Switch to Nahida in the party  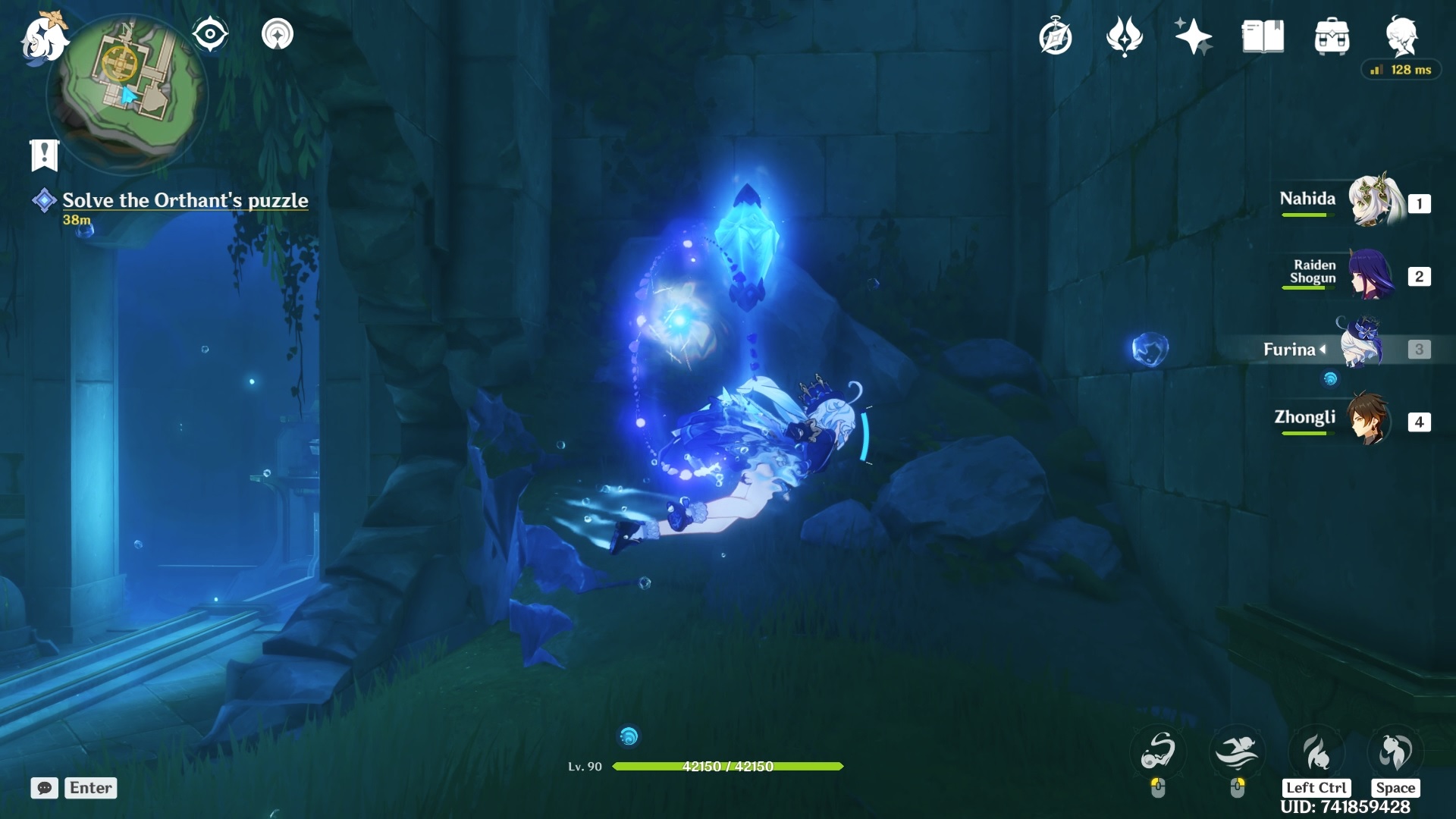point(1375,201)
